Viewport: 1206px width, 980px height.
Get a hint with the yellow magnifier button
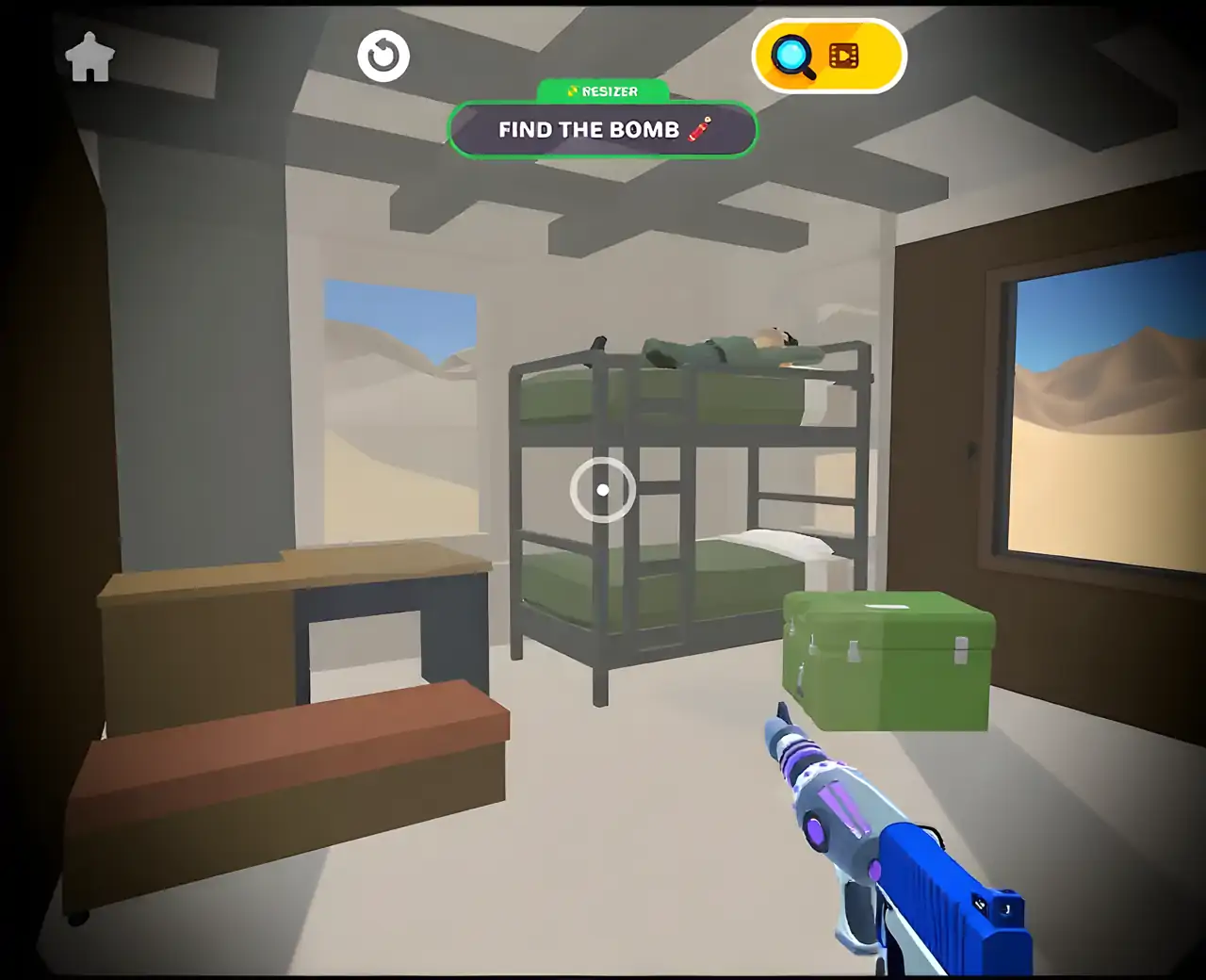tap(828, 57)
